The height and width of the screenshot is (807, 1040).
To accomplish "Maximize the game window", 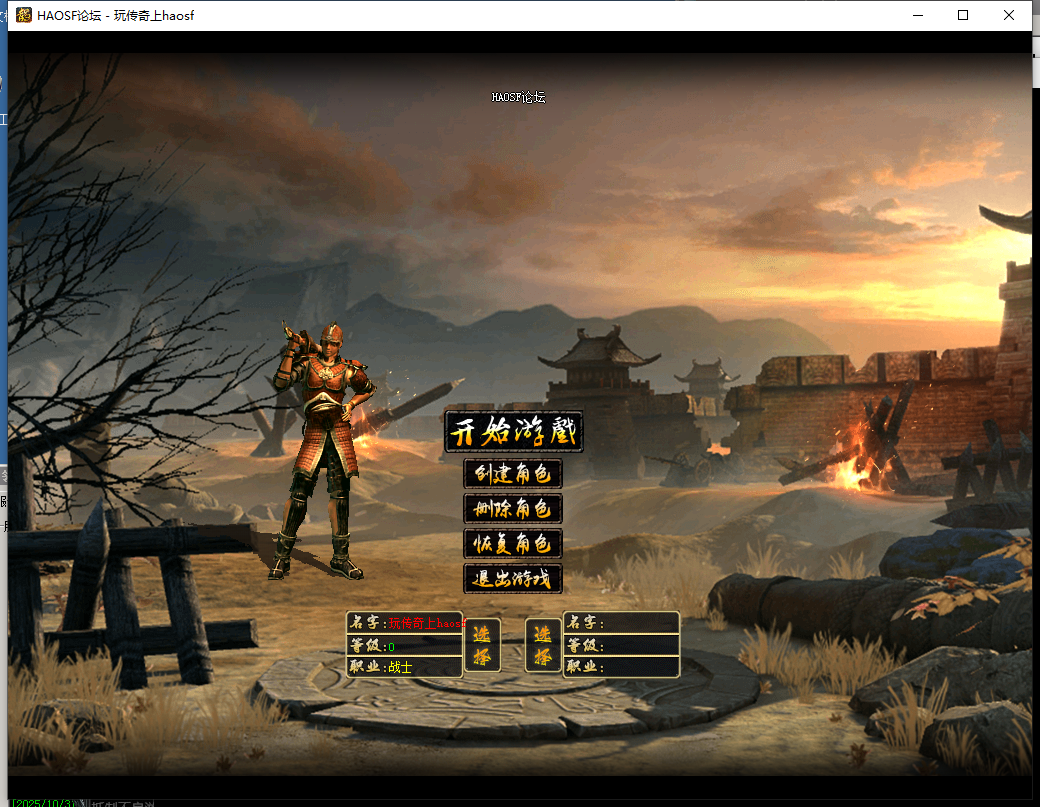I will point(963,15).
